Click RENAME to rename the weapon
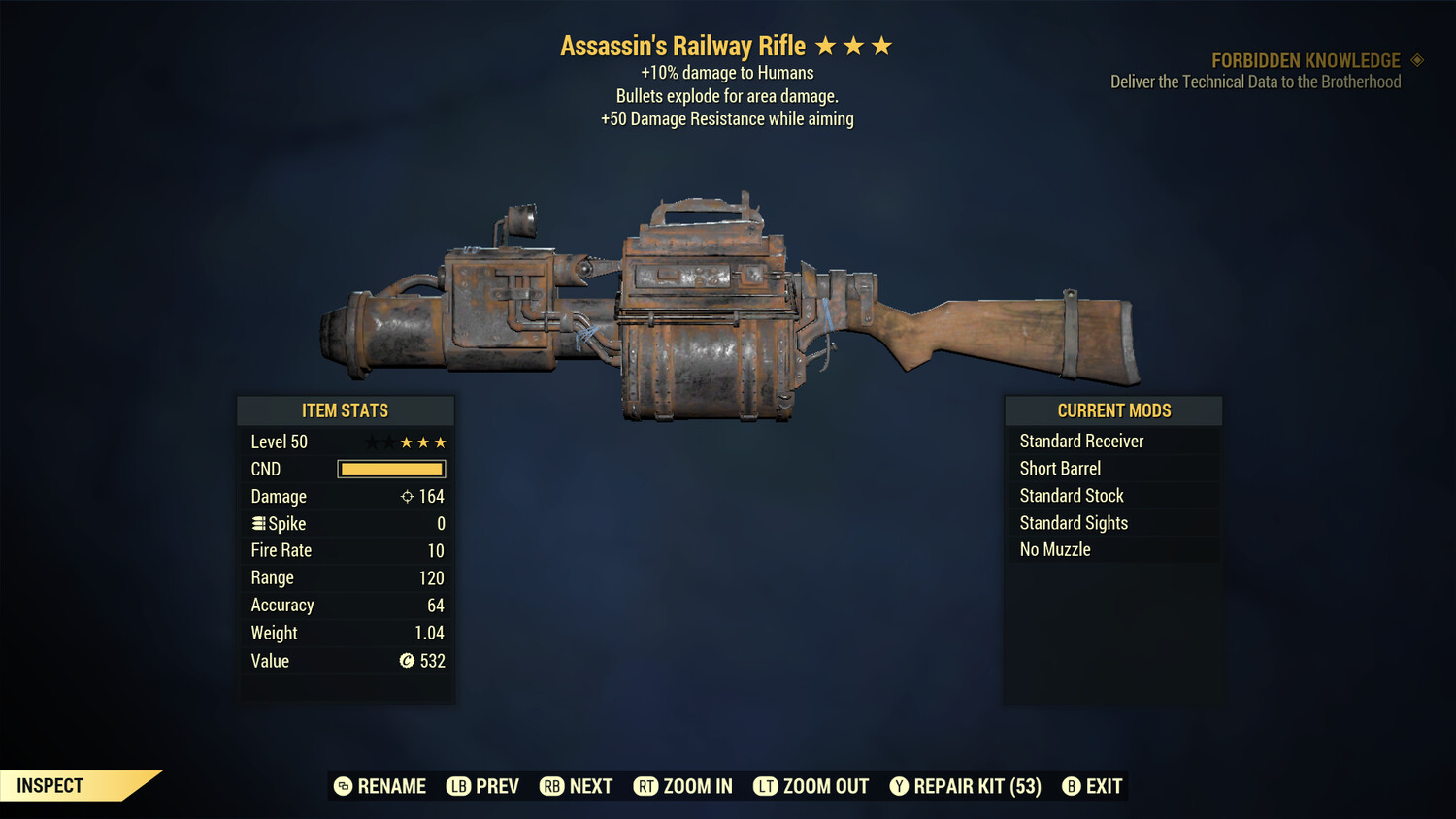The width and height of the screenshot is (1456, 819). [392, 786]
